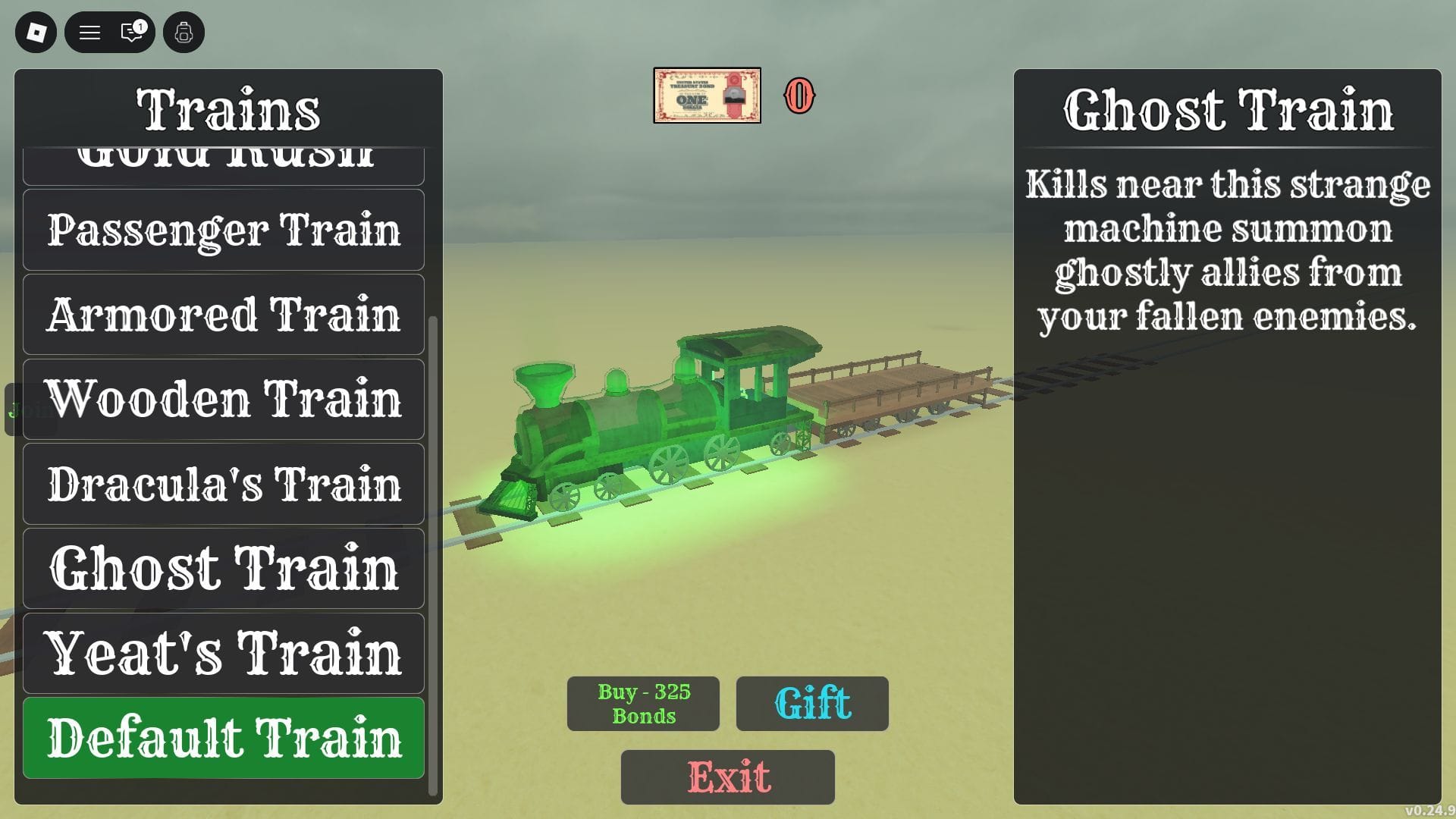
Task: Select the Ghost Train entry
Action: tap(224, 567)
